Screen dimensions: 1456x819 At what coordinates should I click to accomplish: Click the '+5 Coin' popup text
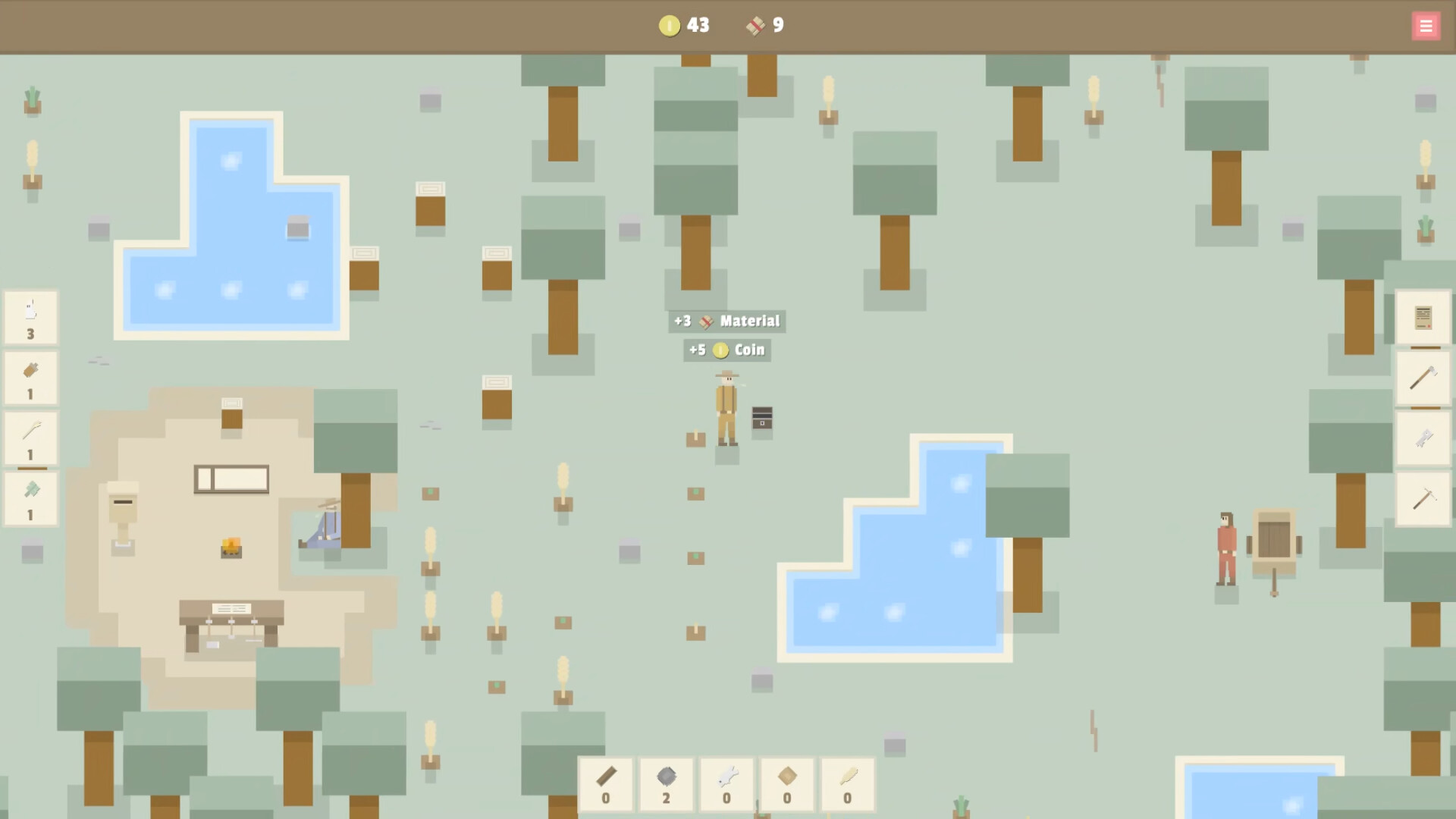coord(726,350)
